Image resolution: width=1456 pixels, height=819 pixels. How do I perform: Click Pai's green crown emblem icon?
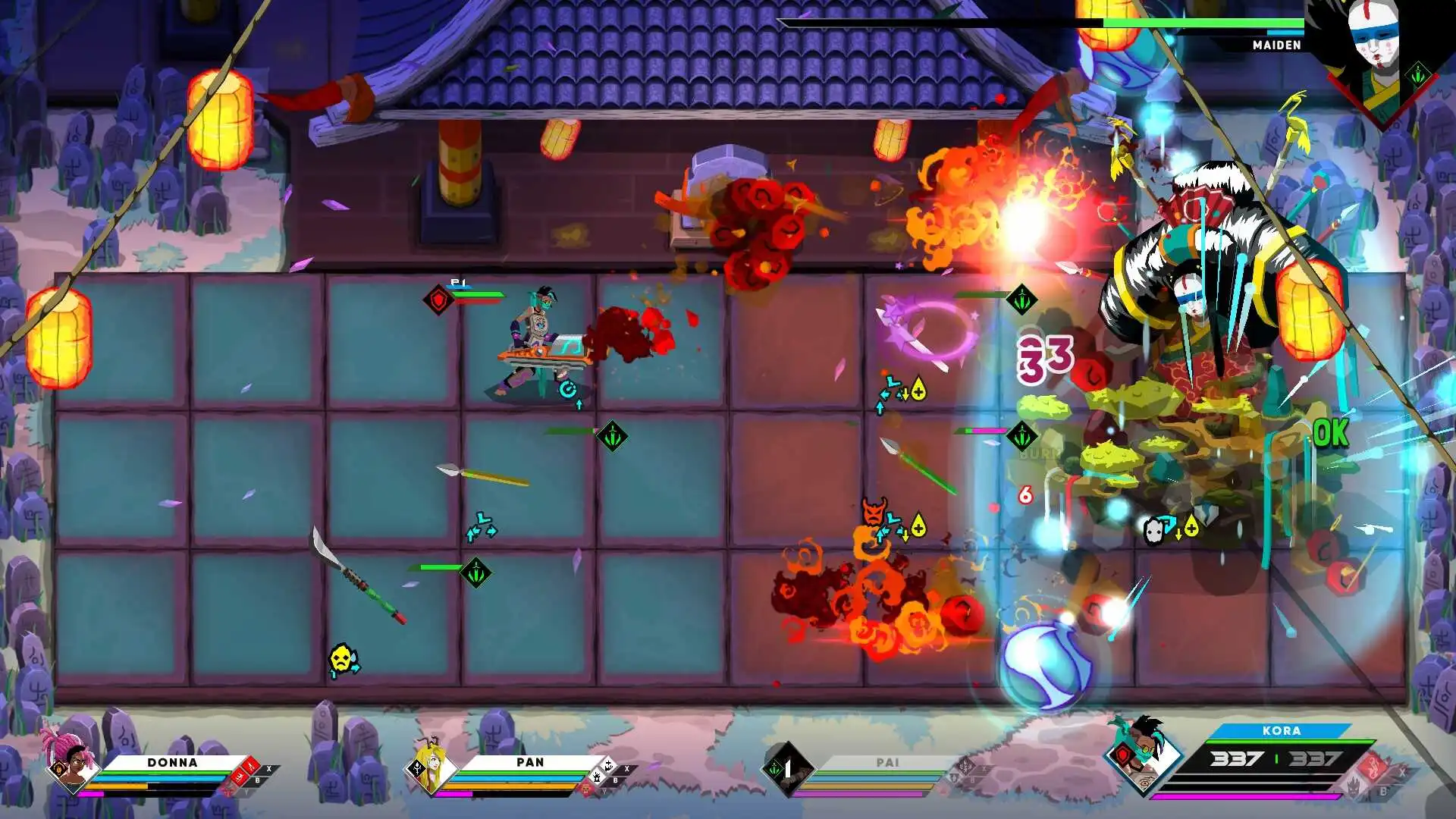[774, 768]
